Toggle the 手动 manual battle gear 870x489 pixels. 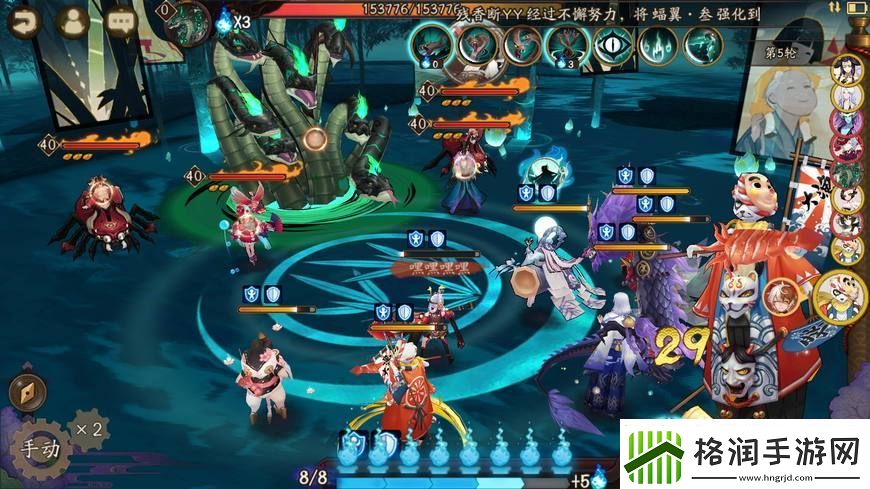(x=40, y=449)
